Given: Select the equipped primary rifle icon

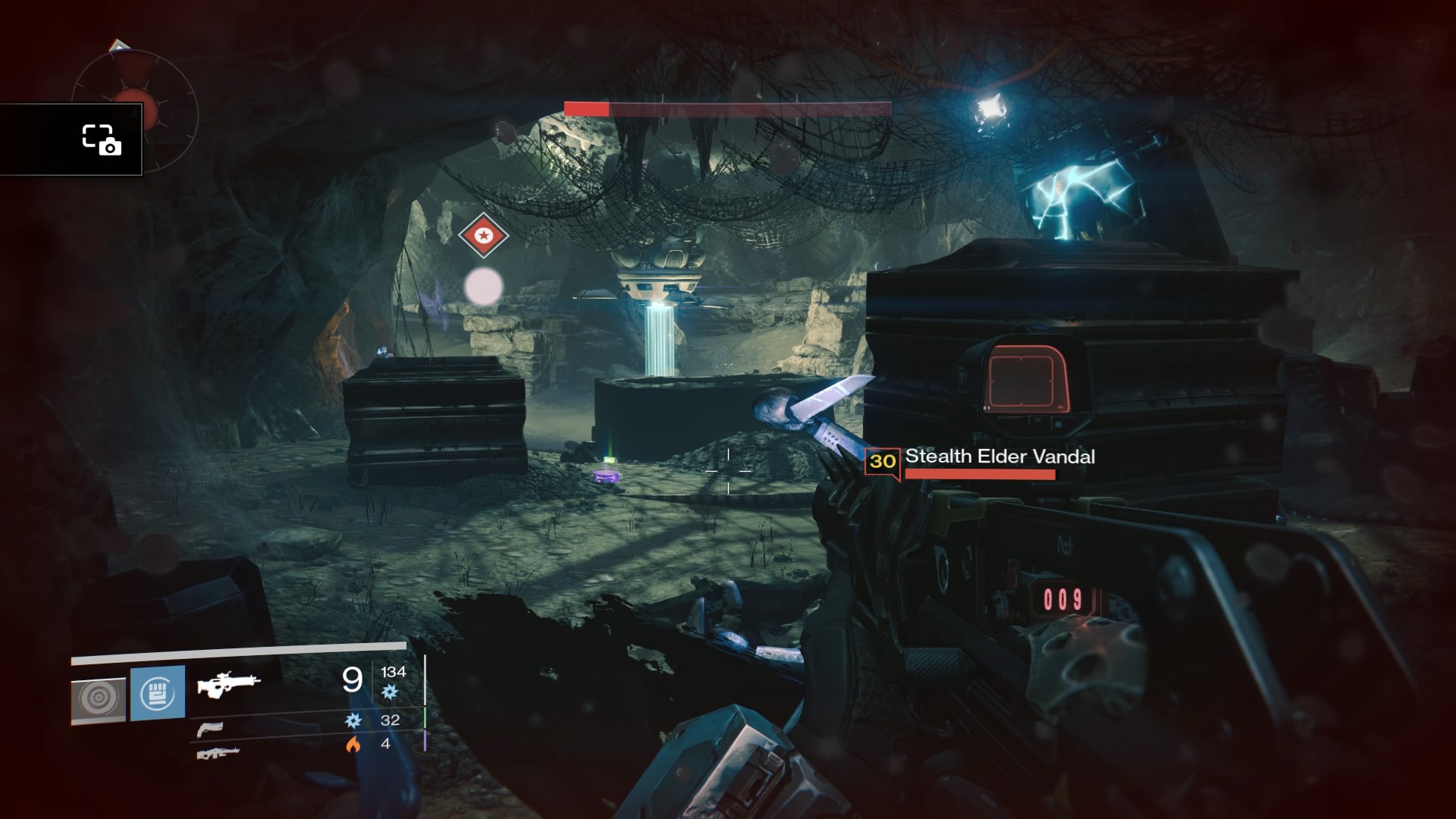Looking at the screenshot, I should coord(228,684).
